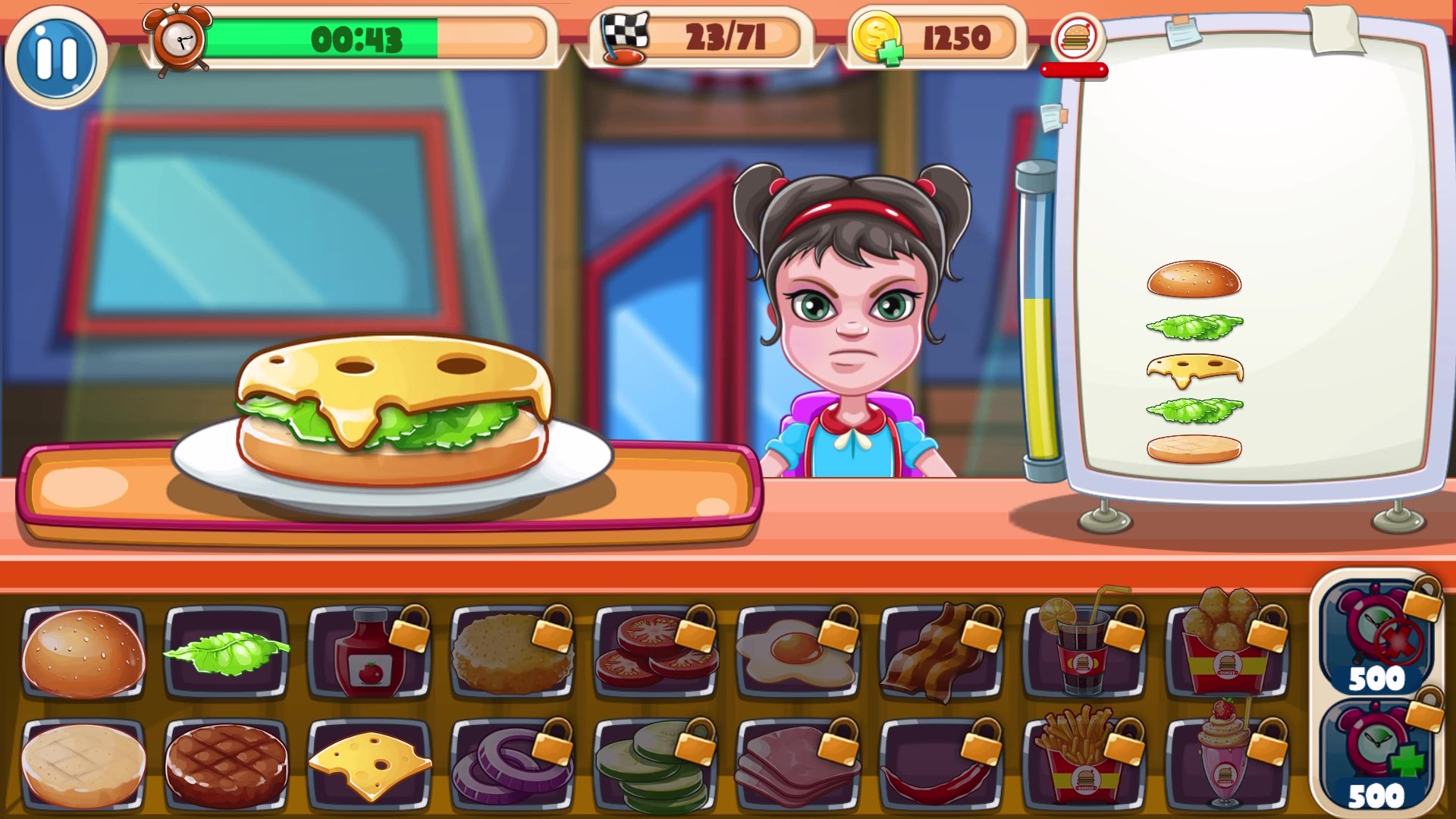This screenshot has height=819, width=1456.
Task: Select the grilled beef patty
Action: pos(225,762)
